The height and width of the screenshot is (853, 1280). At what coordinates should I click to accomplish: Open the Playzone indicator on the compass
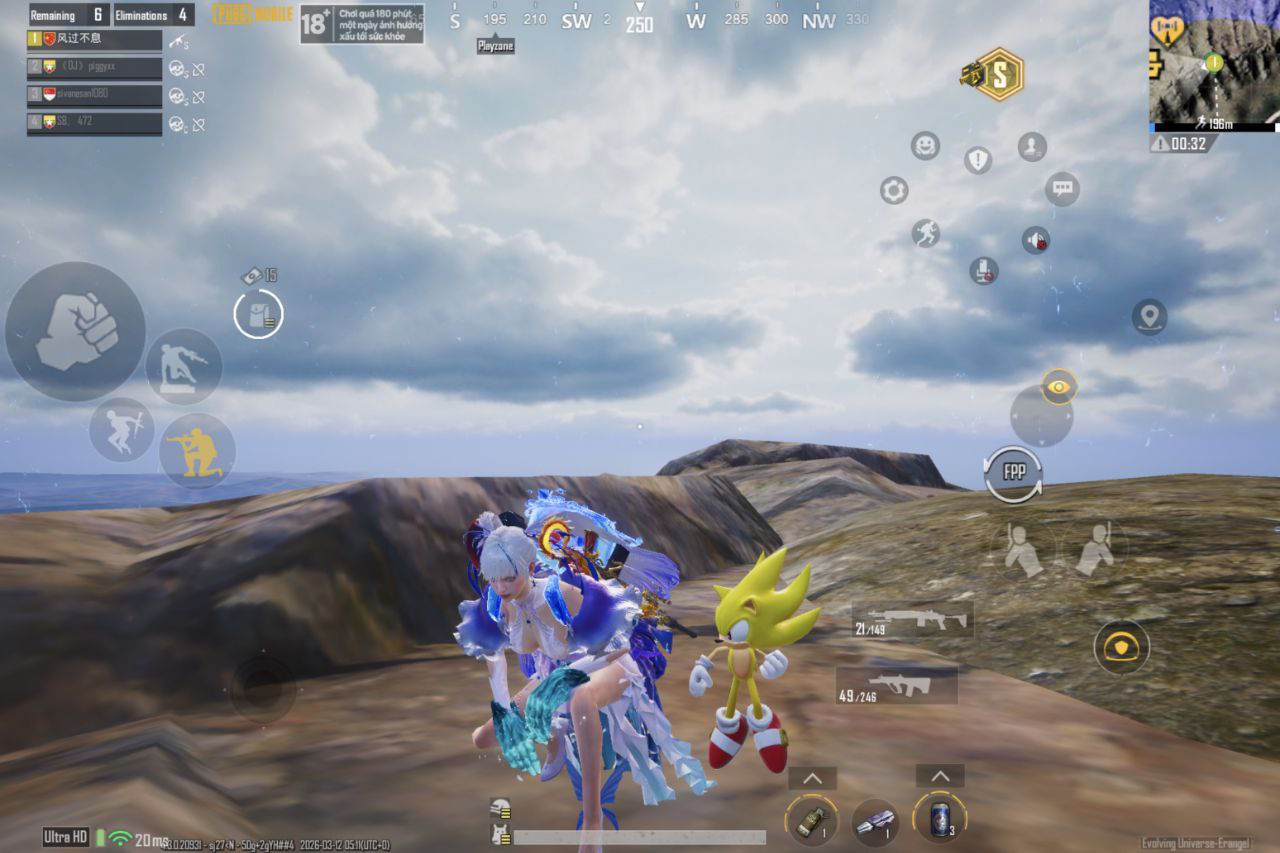[x=496, y=45]
